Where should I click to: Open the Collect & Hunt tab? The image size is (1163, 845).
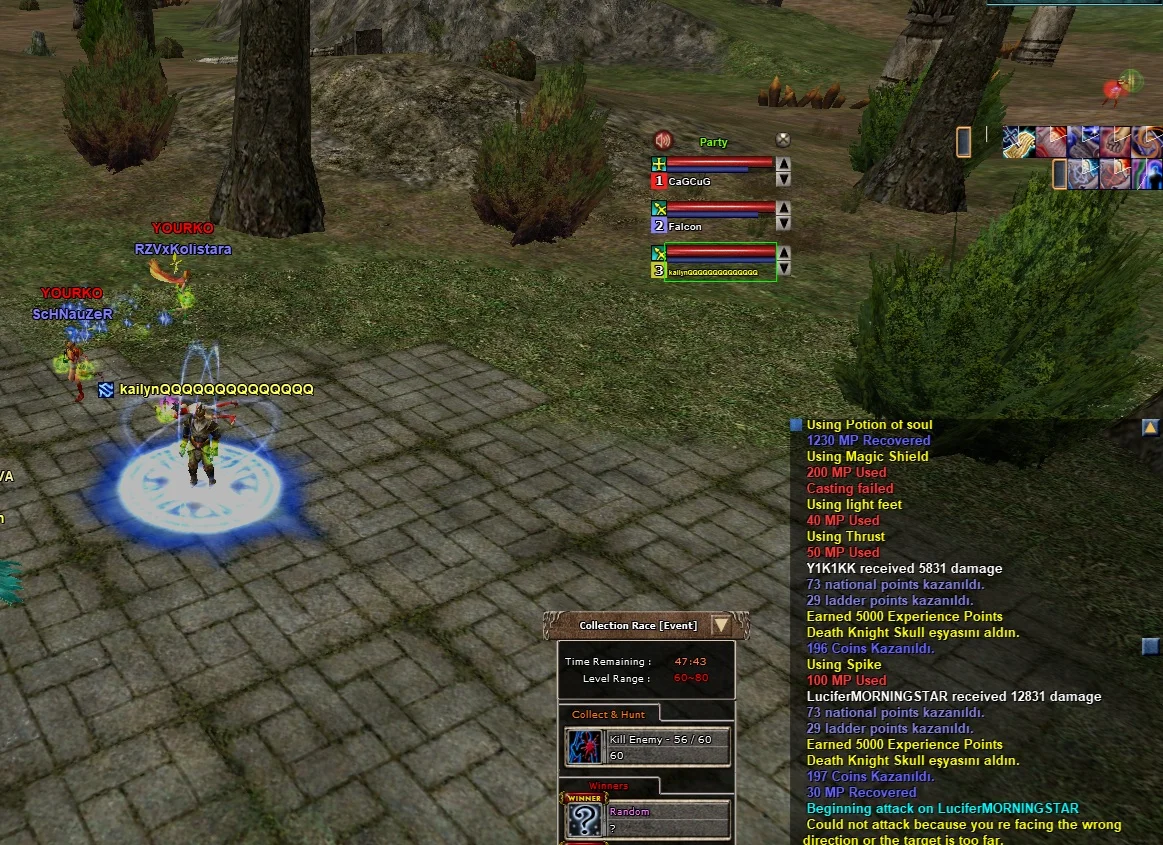click(x=608, y=714)
